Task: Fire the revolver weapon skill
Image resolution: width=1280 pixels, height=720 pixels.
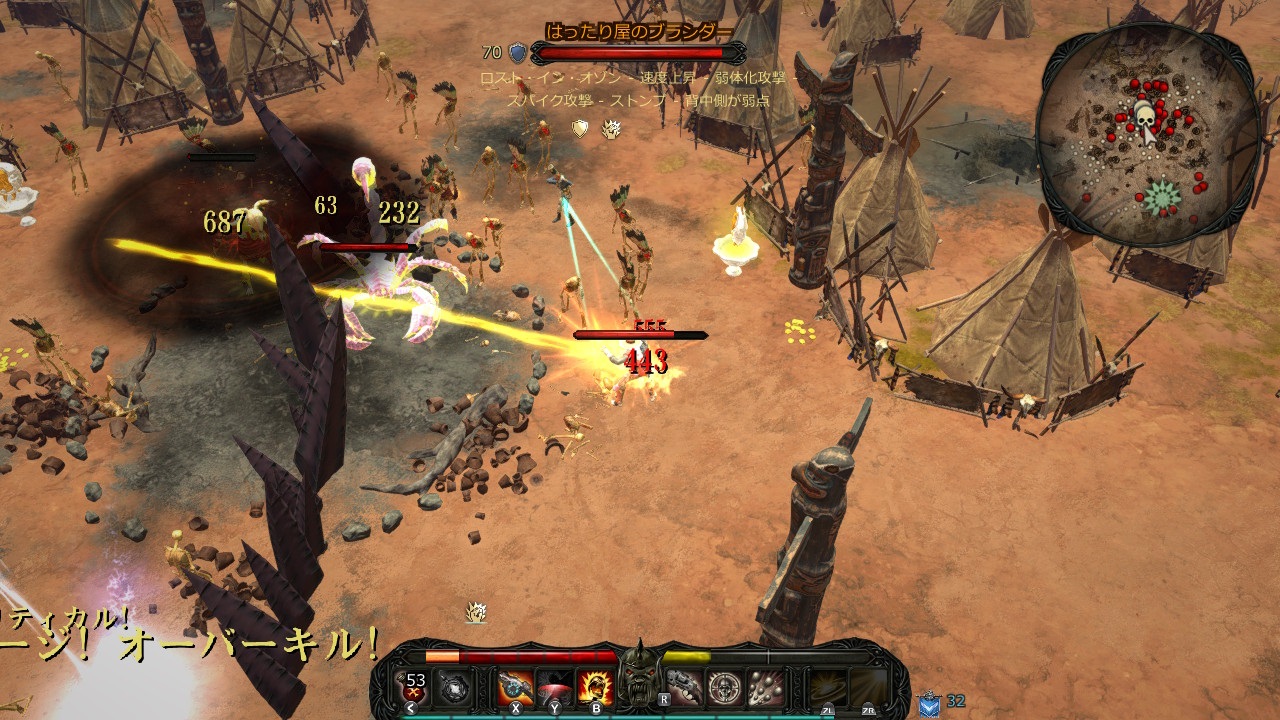Action: [x=685, y=687]
